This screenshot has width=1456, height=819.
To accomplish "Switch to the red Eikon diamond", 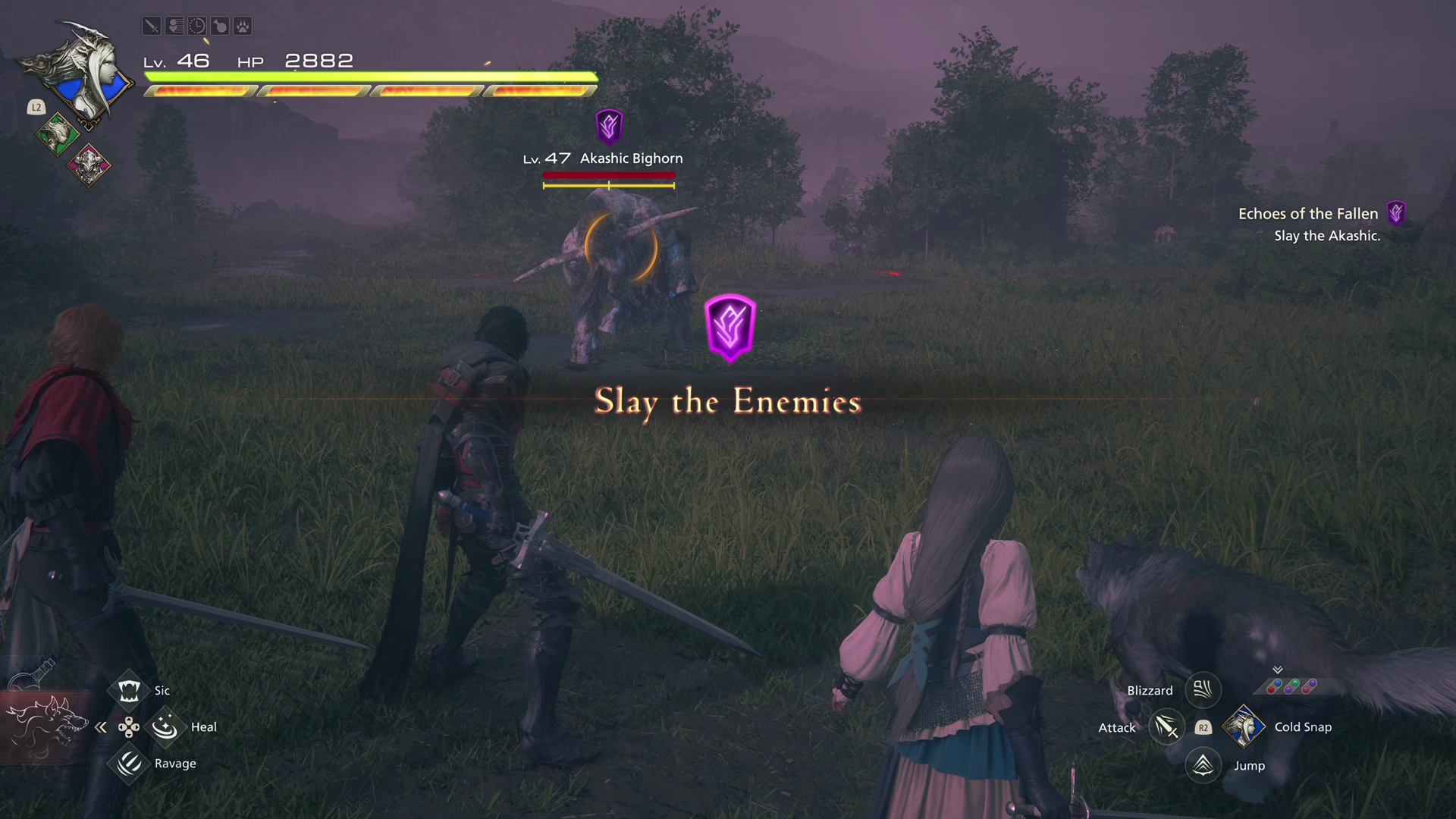I will [x=89, y=164].
